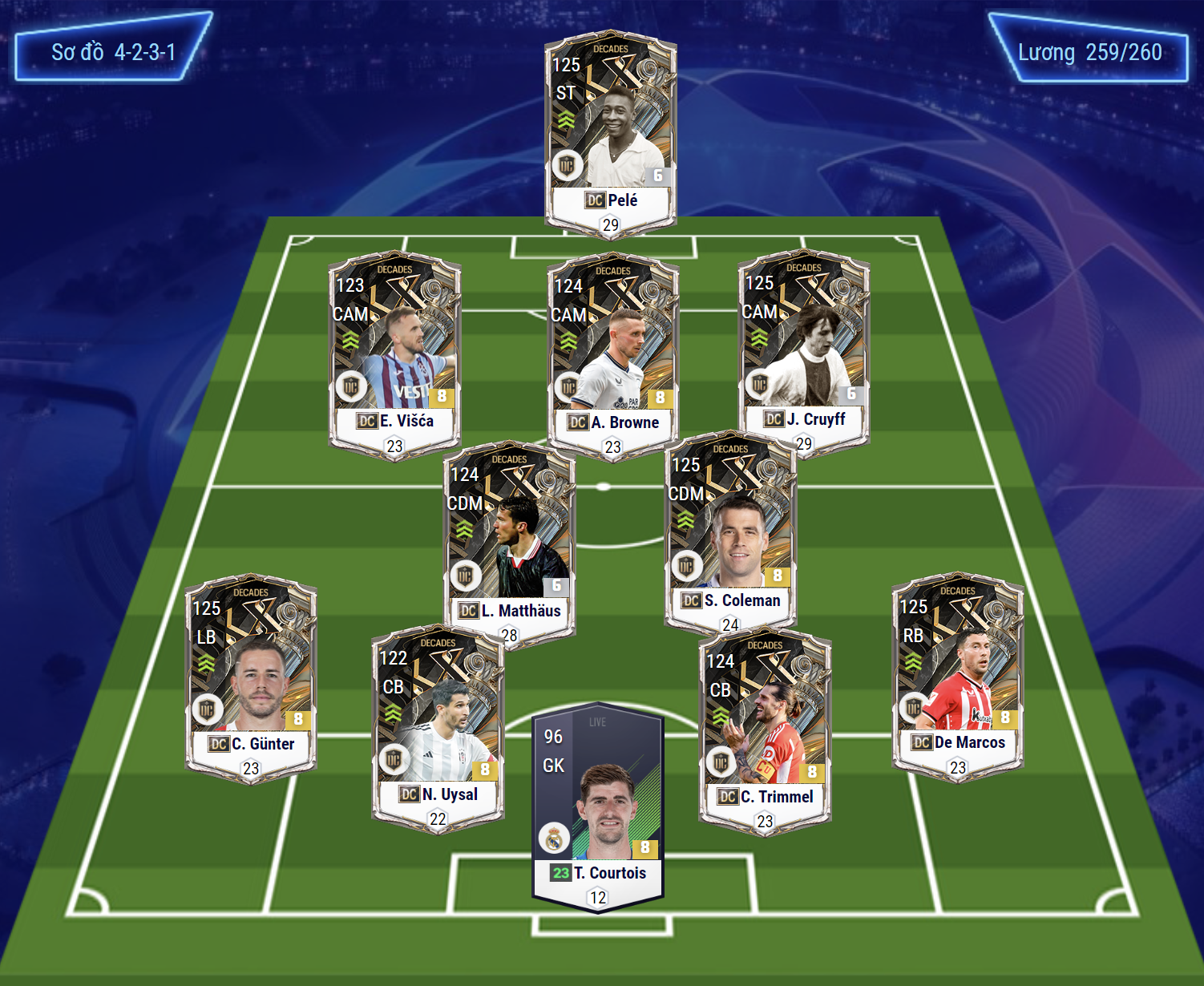Open the Sơ đồ 4-2-3-1 formation panel
The width and height of the screenshot is (1204, 986).
[113, 53]
